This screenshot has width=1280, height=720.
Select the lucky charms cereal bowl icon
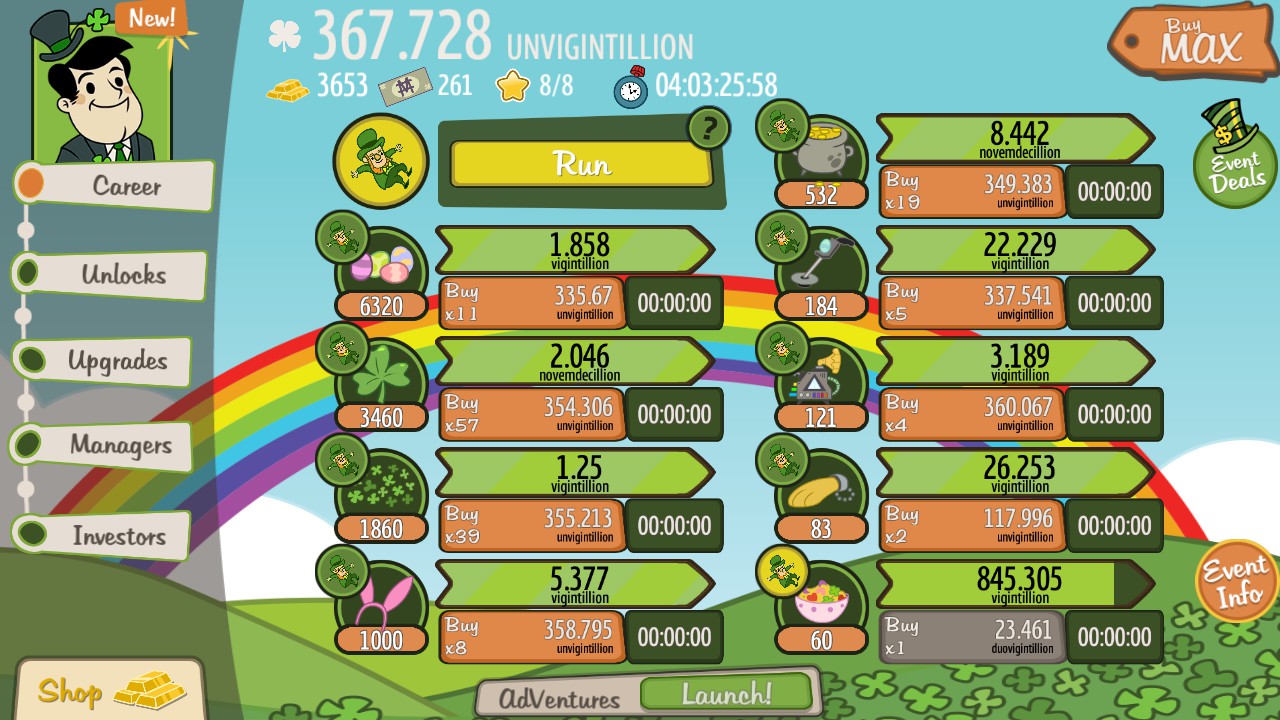coord(820,597)
